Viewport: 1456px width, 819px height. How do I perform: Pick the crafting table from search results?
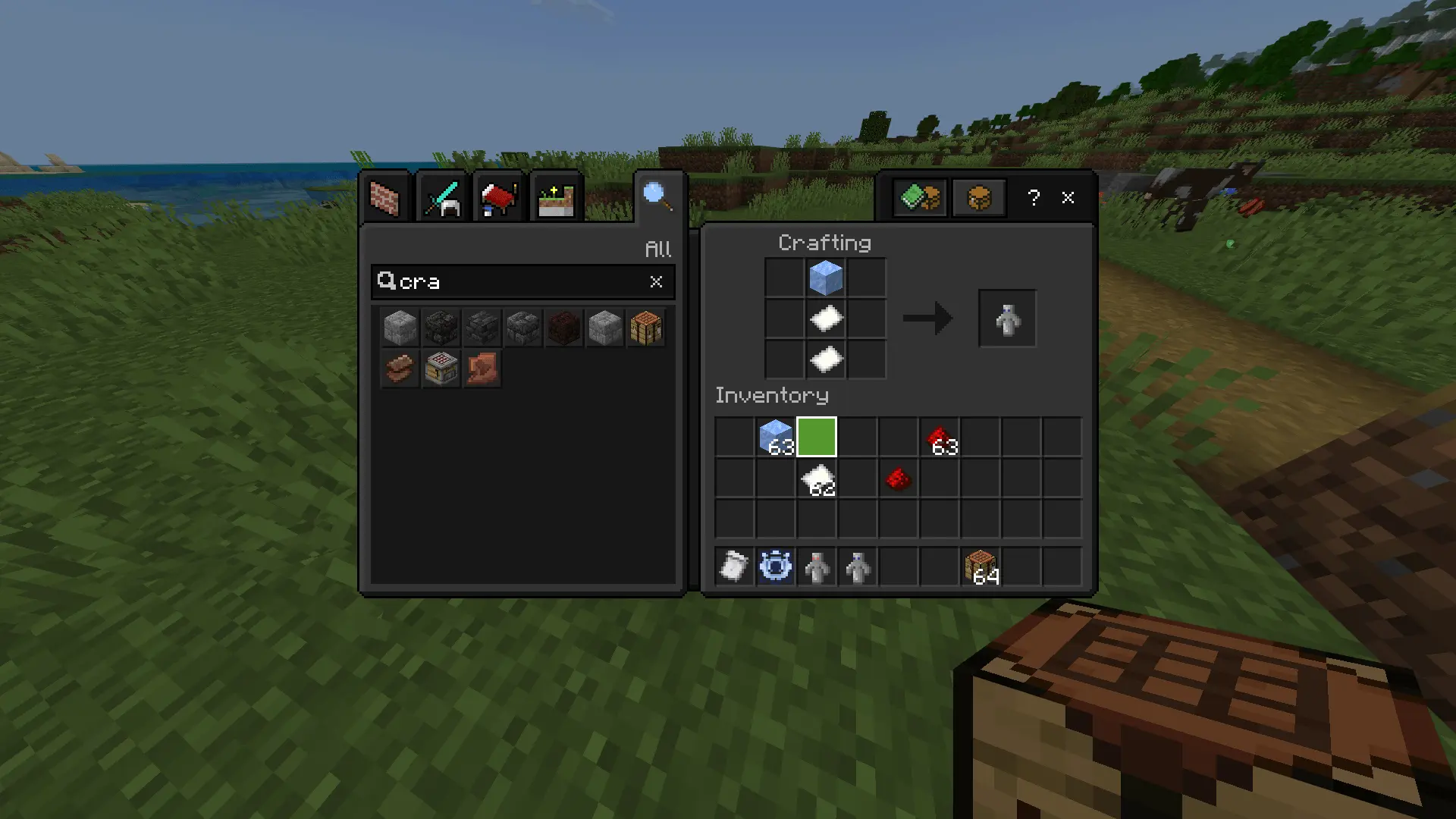tap(646, 328)
